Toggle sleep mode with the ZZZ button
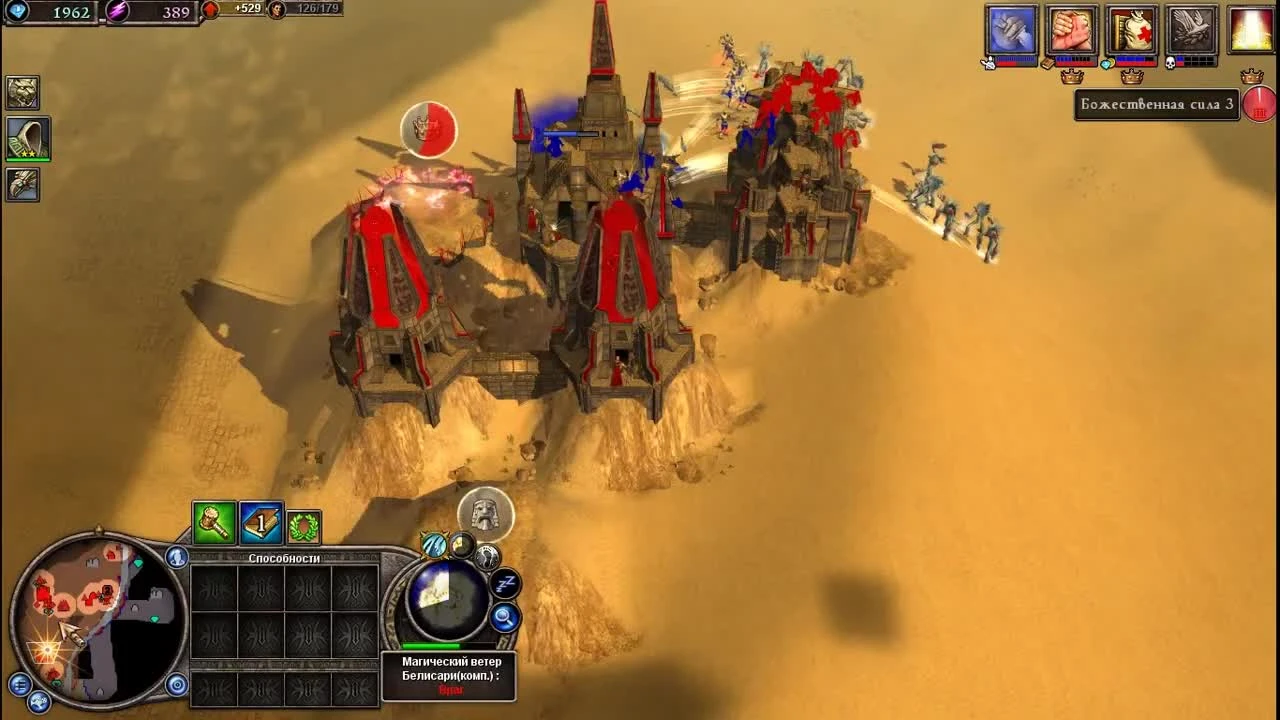 (x=504, y=582)
